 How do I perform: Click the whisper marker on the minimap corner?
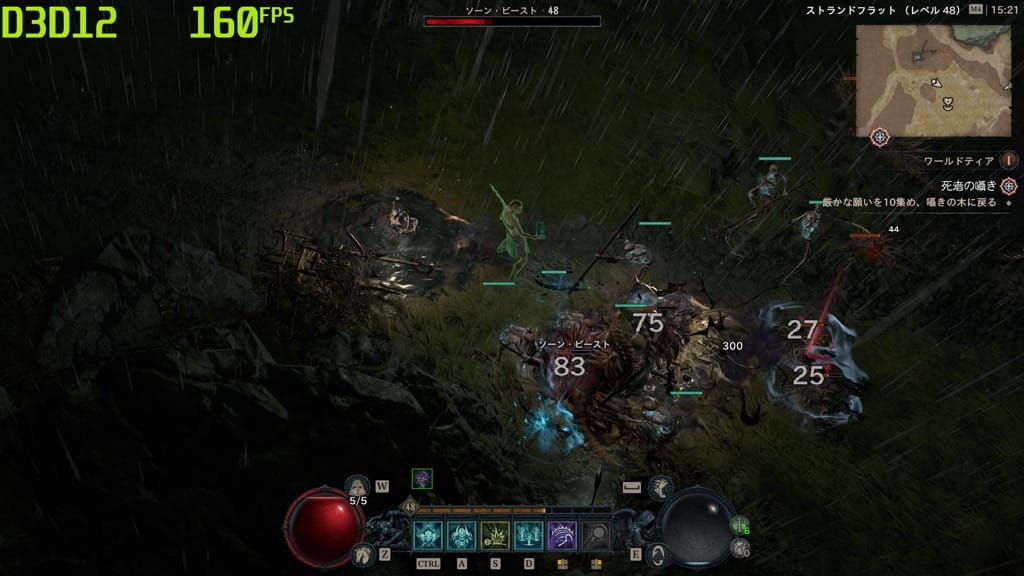click(x=880, y=137)
